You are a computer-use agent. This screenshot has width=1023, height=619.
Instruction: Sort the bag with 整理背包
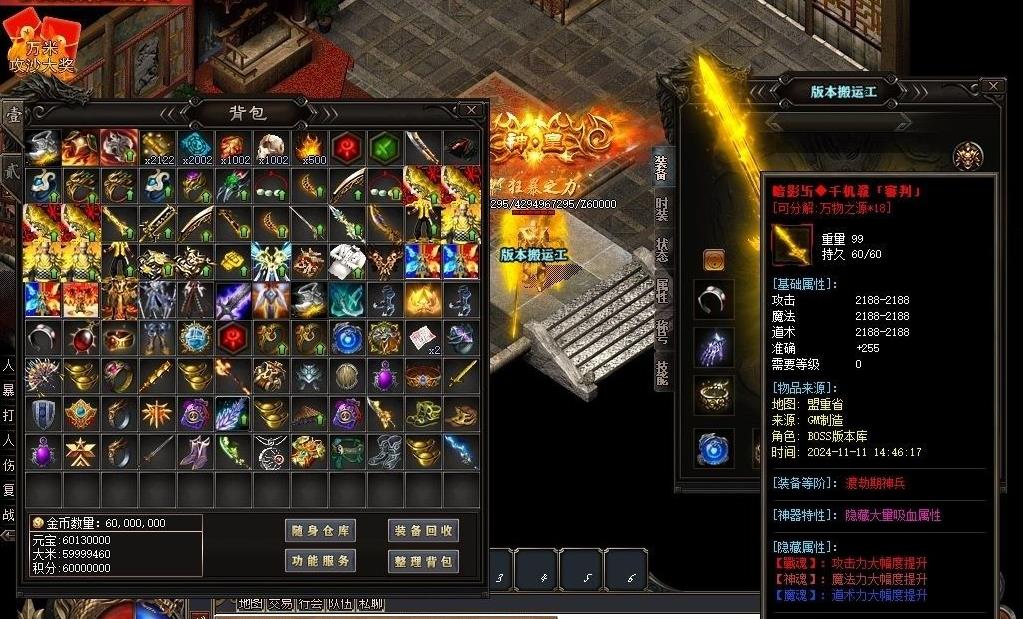pyautogui.click(x=423, y=561)
